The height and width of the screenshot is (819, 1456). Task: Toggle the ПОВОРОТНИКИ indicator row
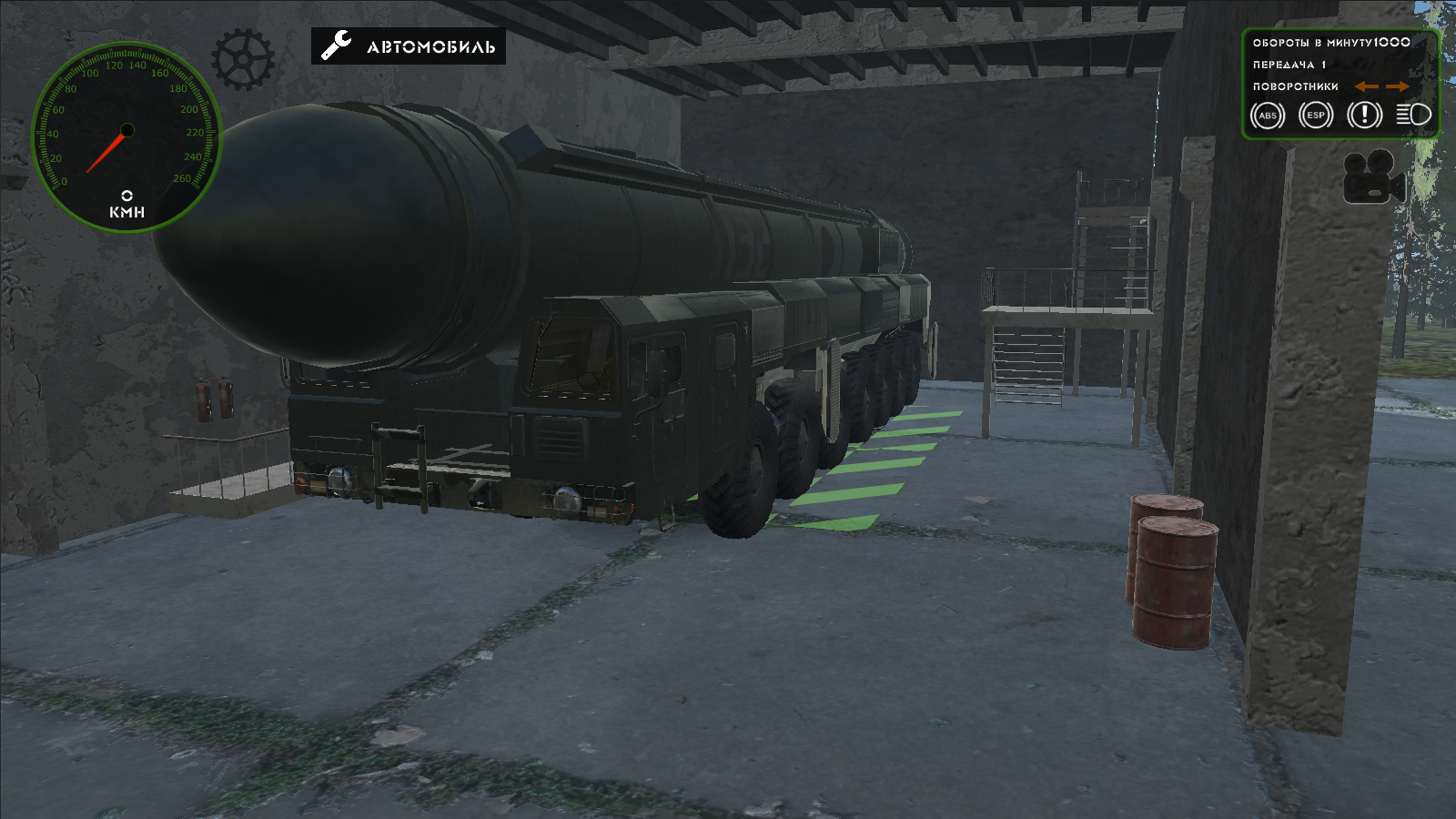(x=1296, y=86)
